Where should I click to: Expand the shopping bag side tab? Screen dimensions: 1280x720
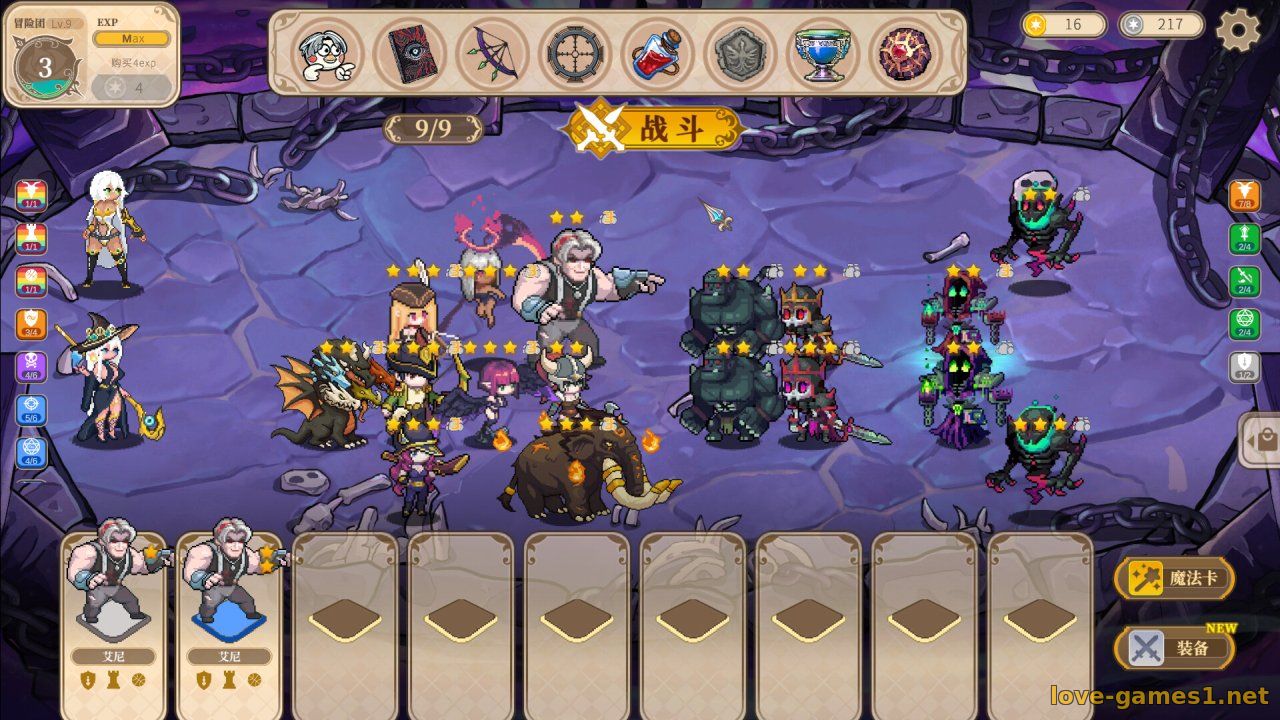1262,440
